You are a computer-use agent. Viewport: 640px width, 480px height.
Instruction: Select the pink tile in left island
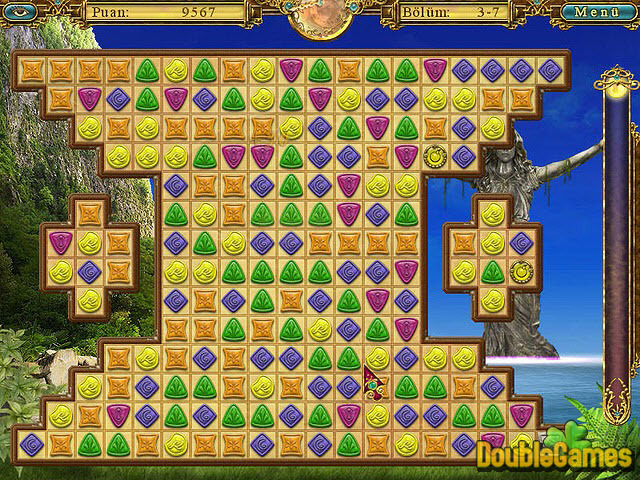[x=61, y=242]
